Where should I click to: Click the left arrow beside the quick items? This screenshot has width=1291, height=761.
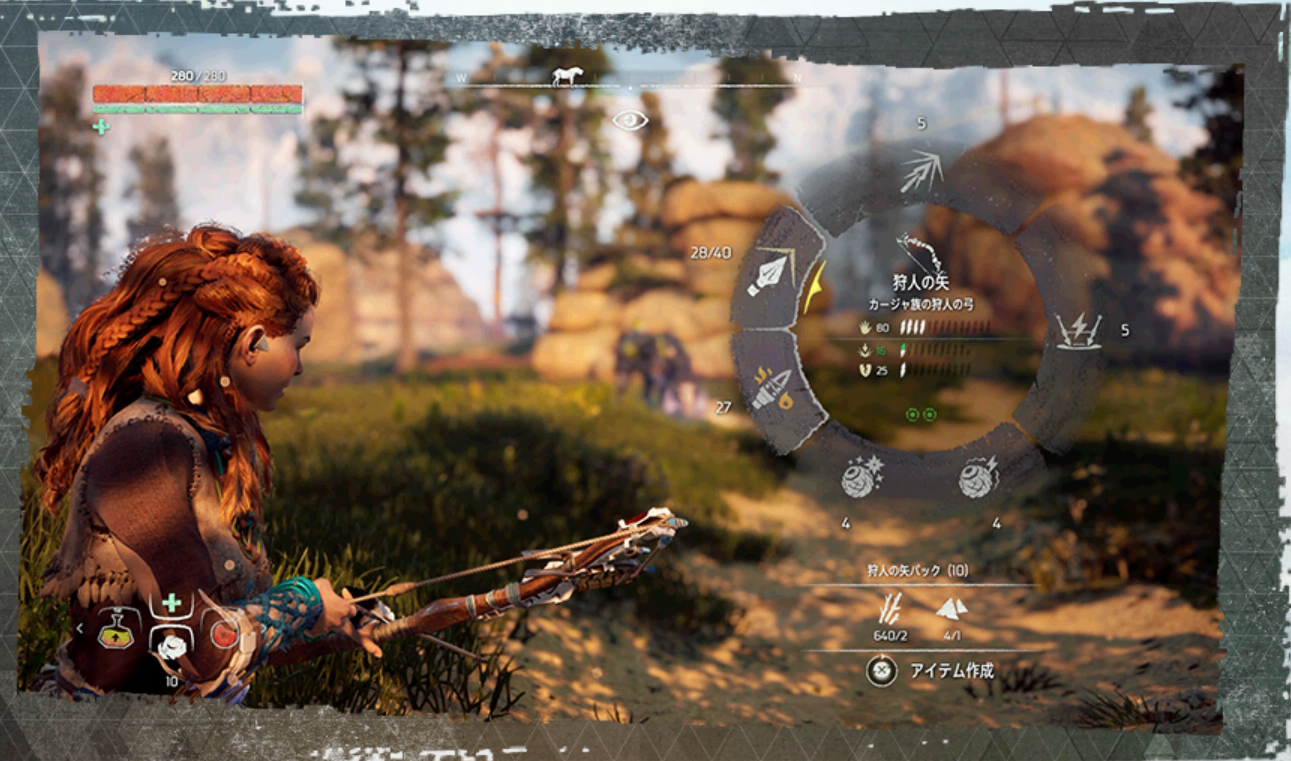79,628
